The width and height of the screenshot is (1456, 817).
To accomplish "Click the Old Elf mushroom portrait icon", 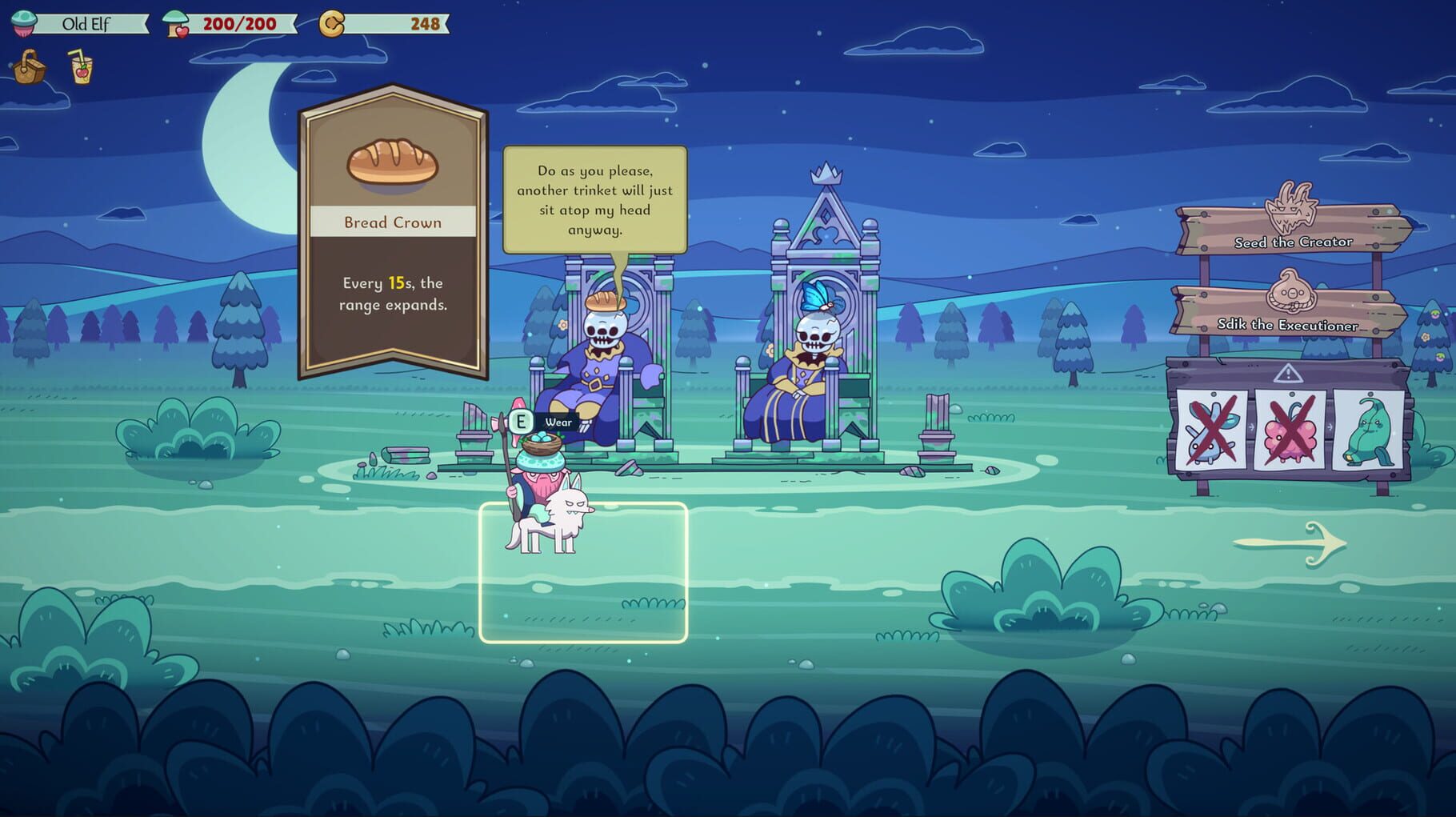I will (24, 22).
